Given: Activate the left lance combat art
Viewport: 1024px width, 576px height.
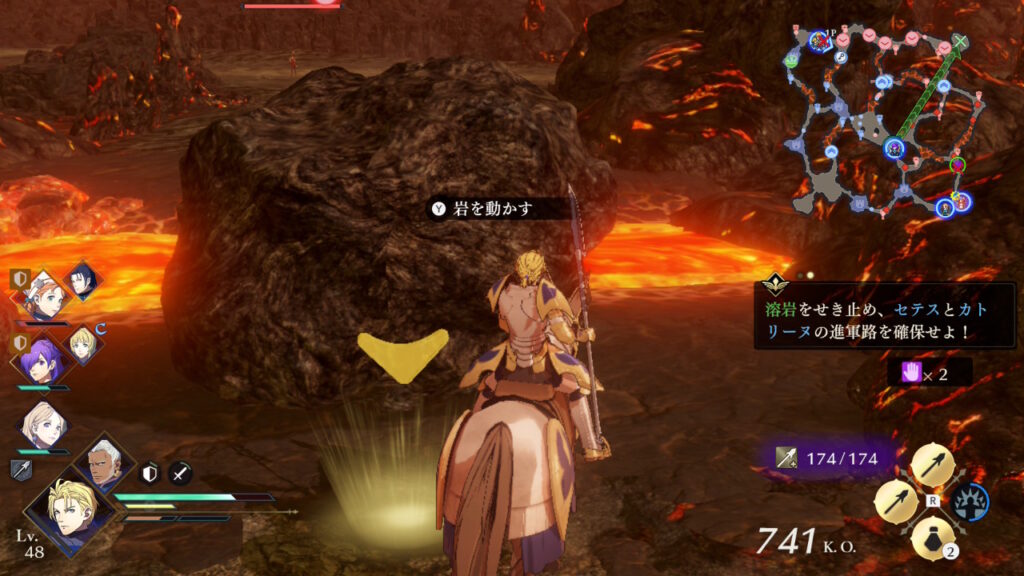Looking at the screenshot, I should [896, 501].
